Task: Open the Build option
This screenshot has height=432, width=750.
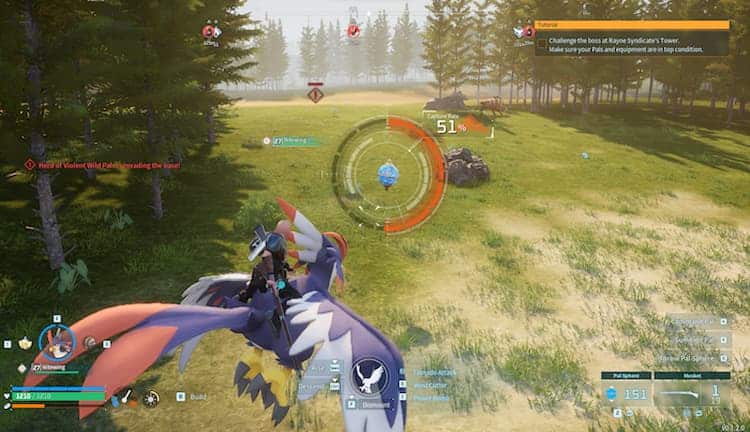Action: (197, 397)
